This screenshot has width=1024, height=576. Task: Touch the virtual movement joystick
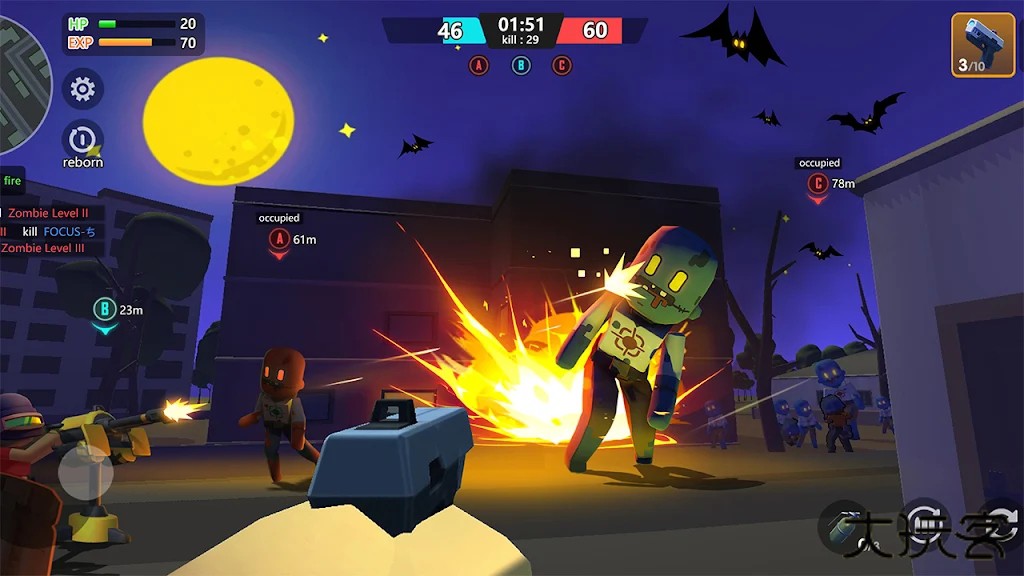(x=85, y=476)
